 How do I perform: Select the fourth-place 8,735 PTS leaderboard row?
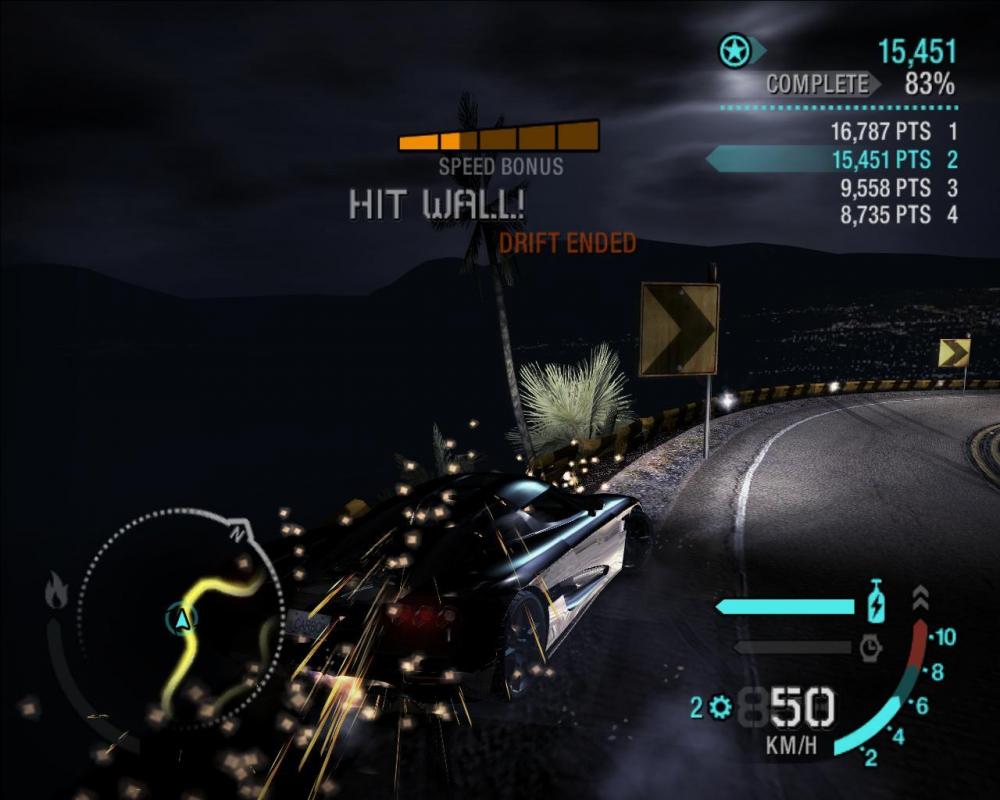[892, 214]
